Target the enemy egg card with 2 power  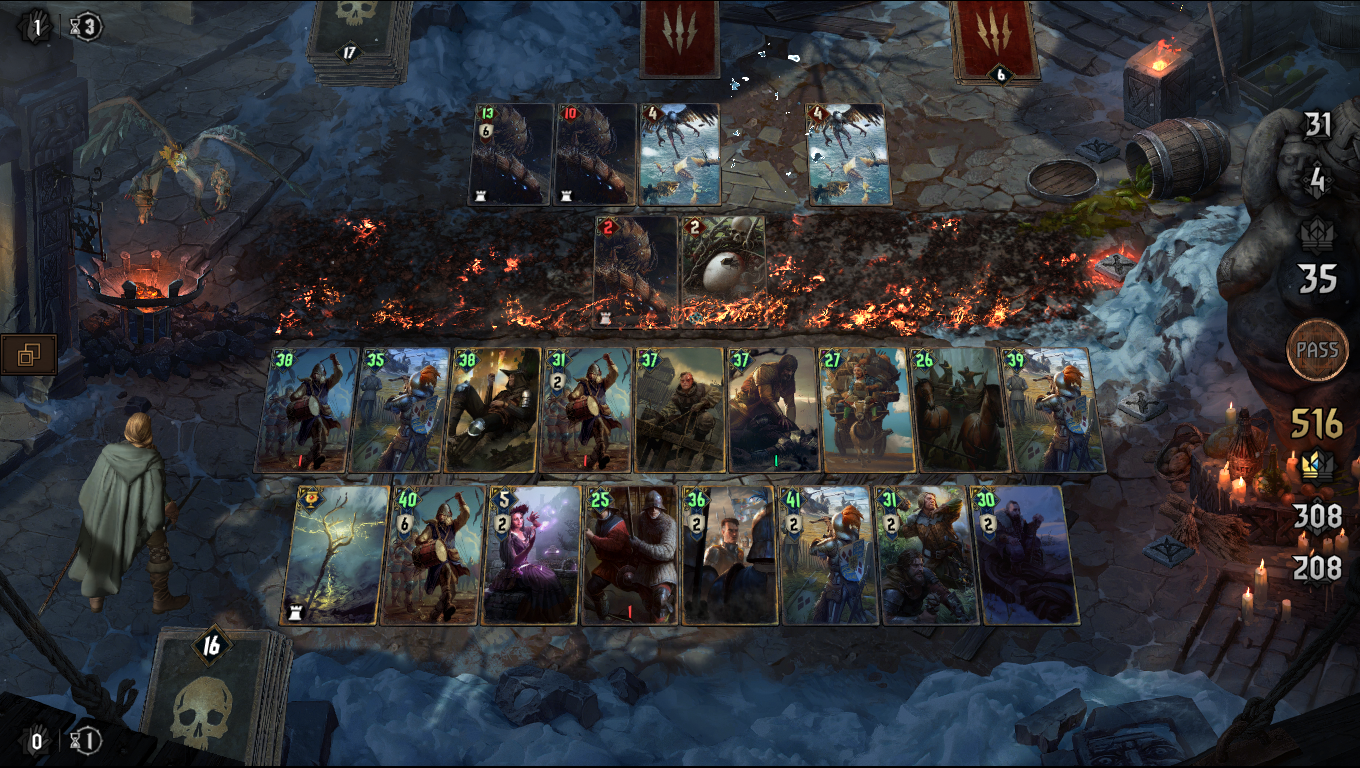[722, 270]
